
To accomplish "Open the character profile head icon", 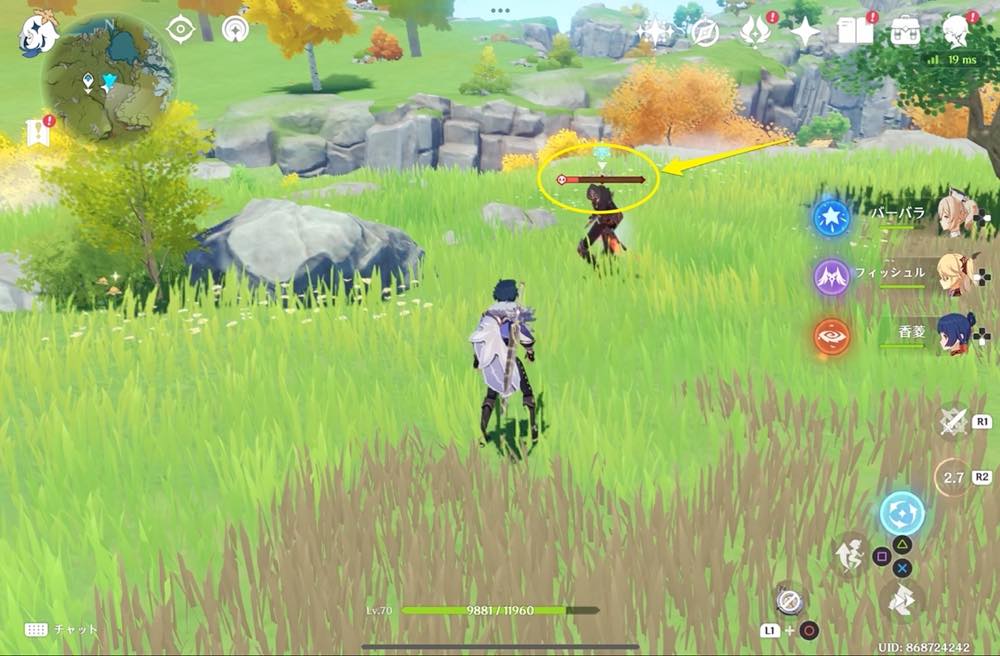I will tap(957, 32).
